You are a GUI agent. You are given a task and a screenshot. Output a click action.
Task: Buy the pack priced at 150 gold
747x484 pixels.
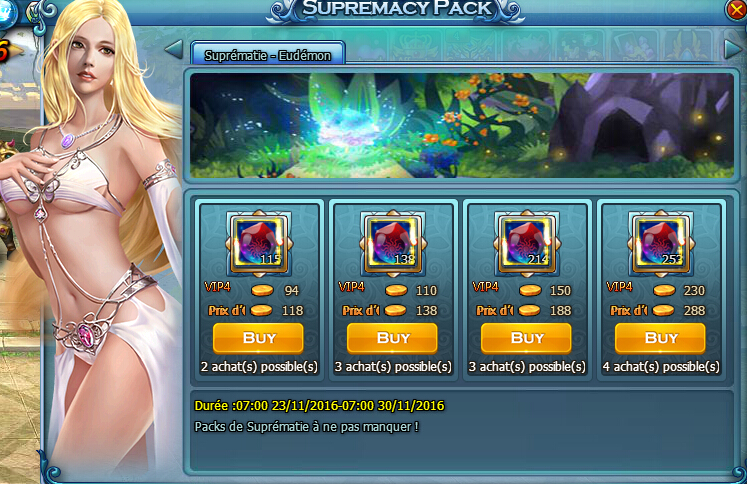point(527,338)
